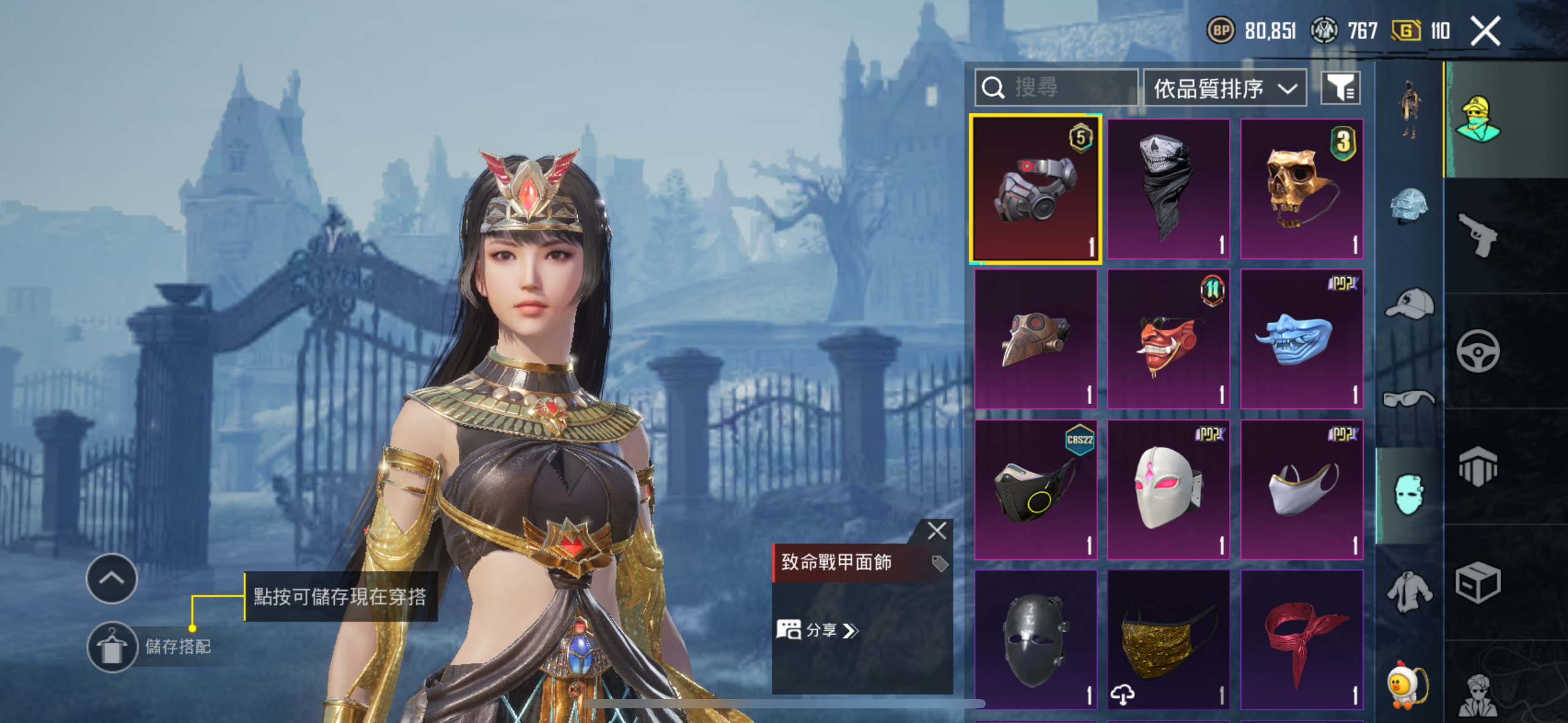Select the blue oni half mask
The height and width of the screenshot is (723, 1568).
pos(1301,339)
